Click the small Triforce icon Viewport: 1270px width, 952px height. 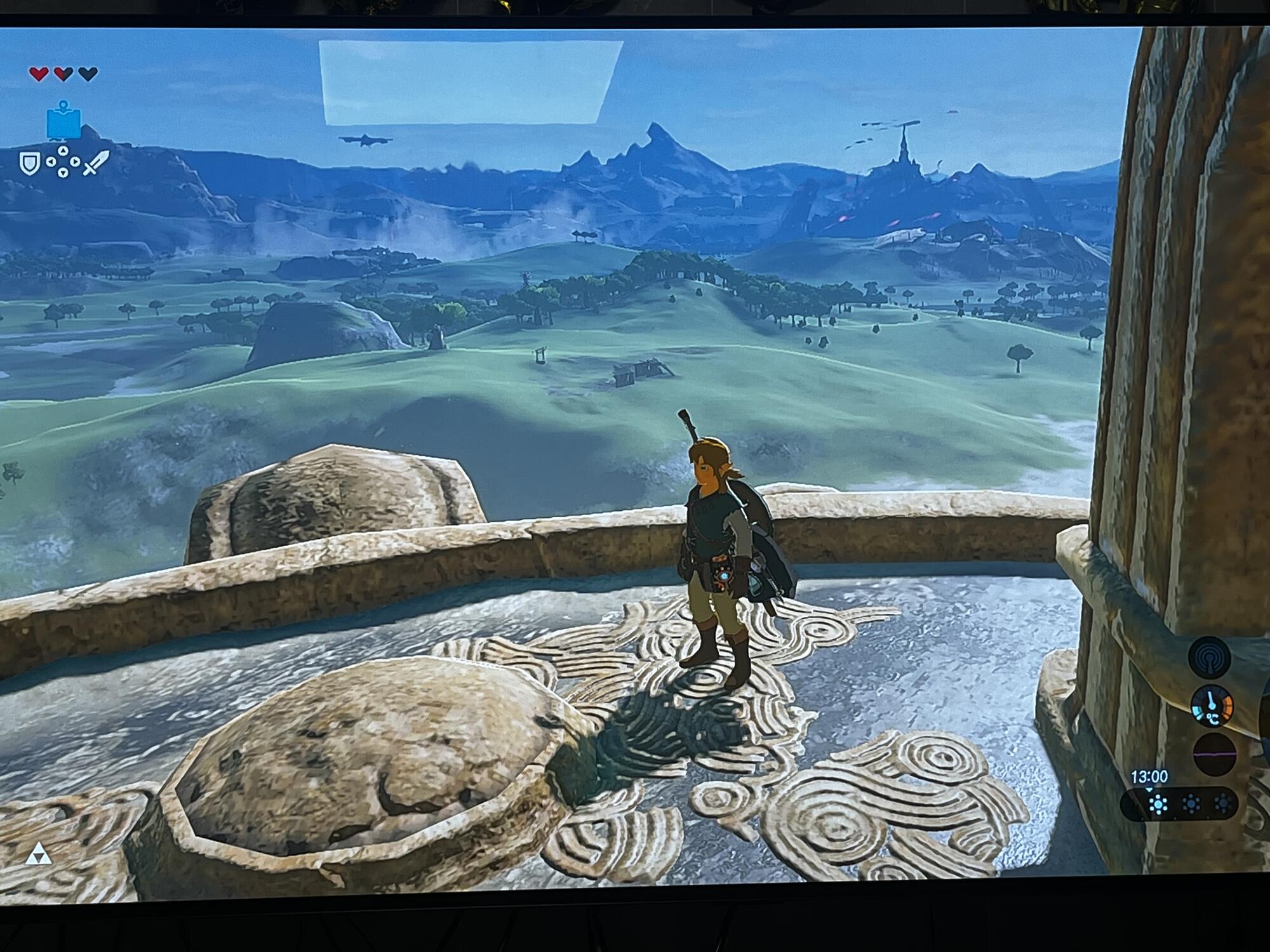click(38, 855)
